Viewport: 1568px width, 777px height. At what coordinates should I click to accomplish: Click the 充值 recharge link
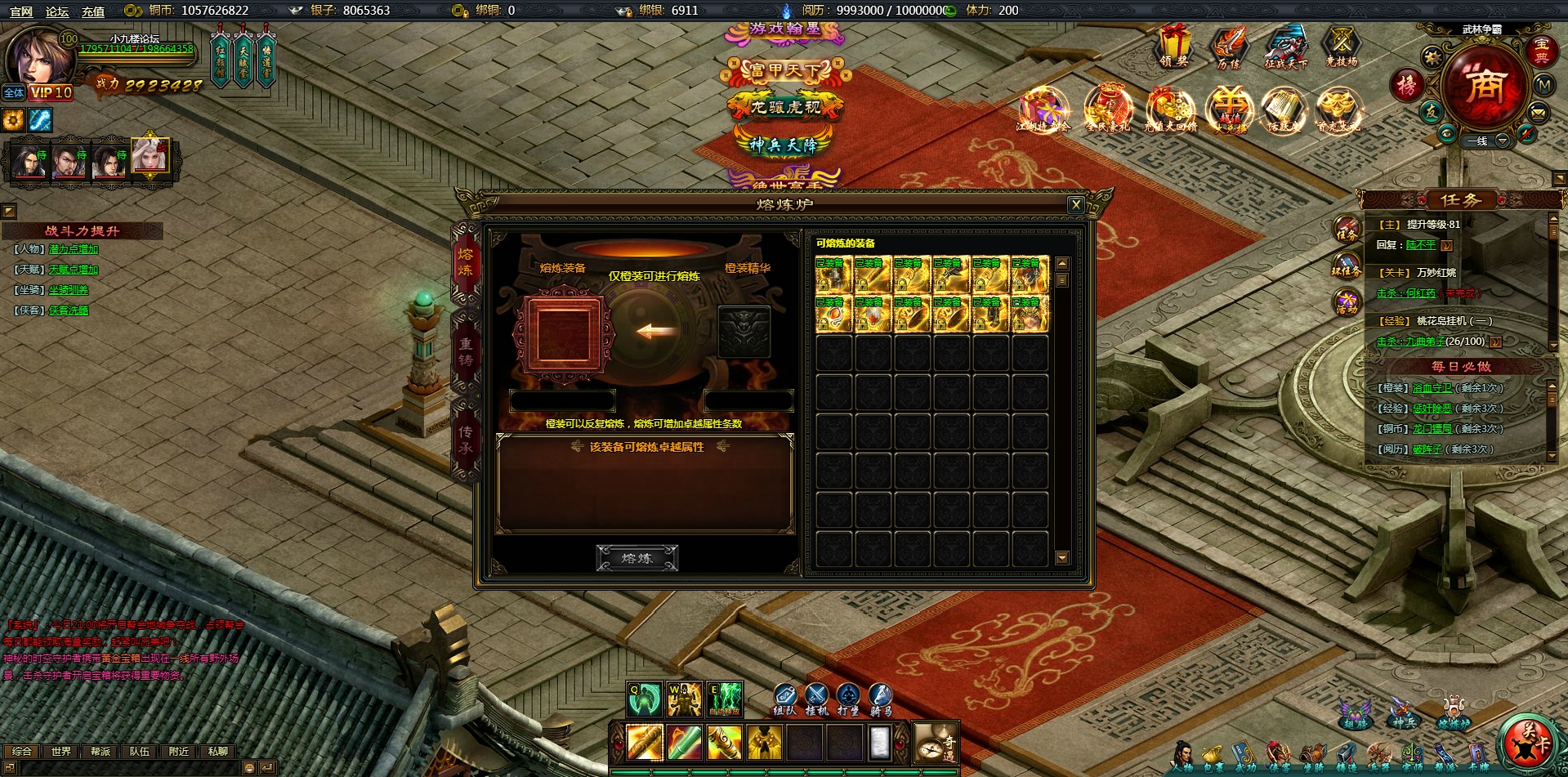pos(92,11)
